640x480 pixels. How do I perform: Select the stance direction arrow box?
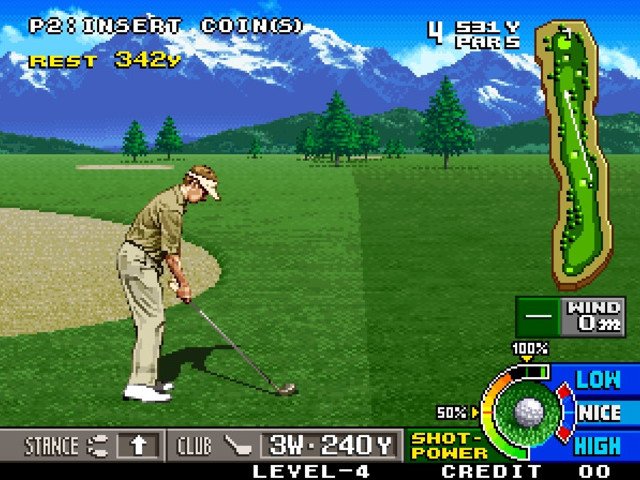[x=137, y=445]
